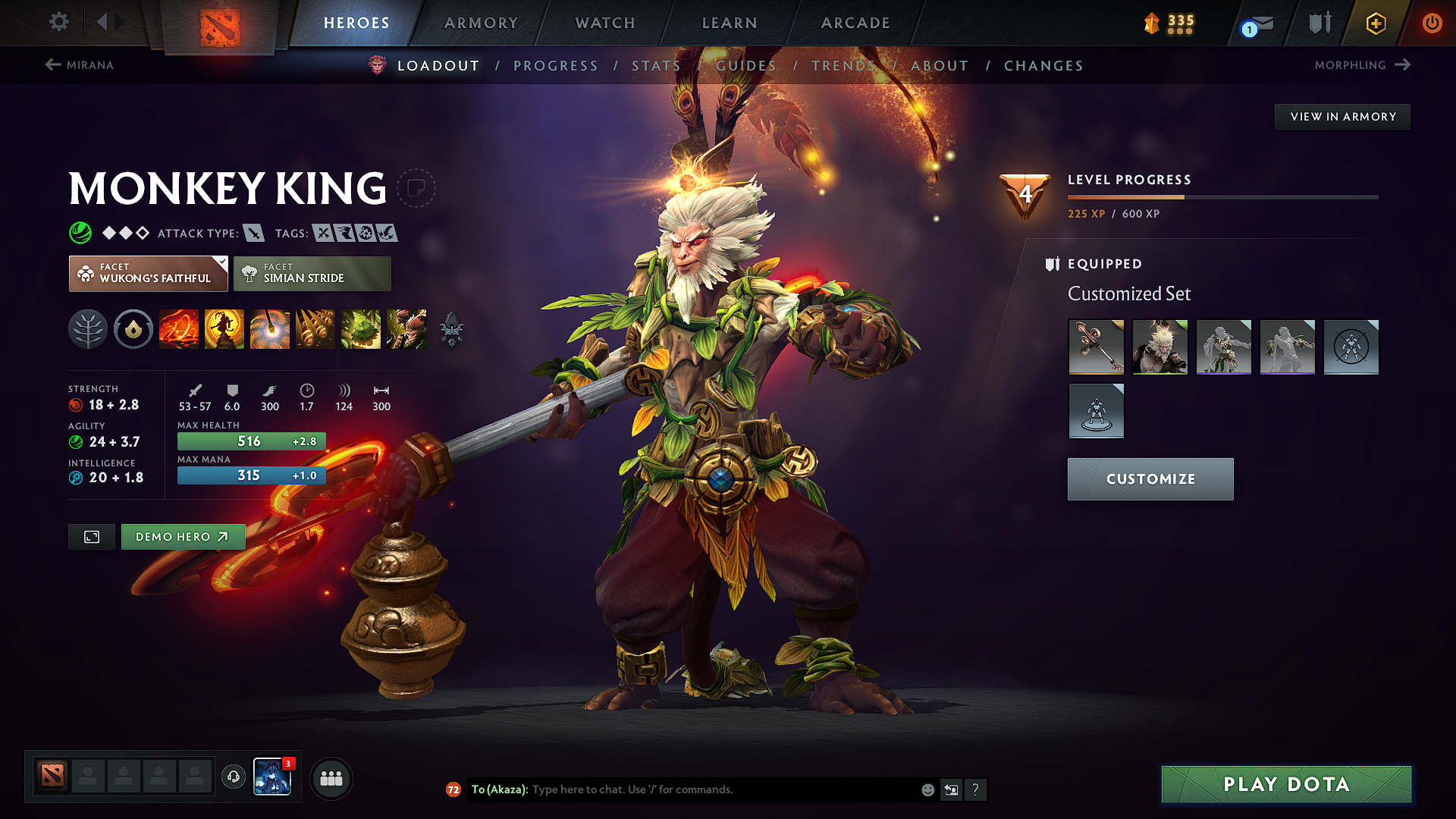Select the Simian Stride facet

coord(312,273)
